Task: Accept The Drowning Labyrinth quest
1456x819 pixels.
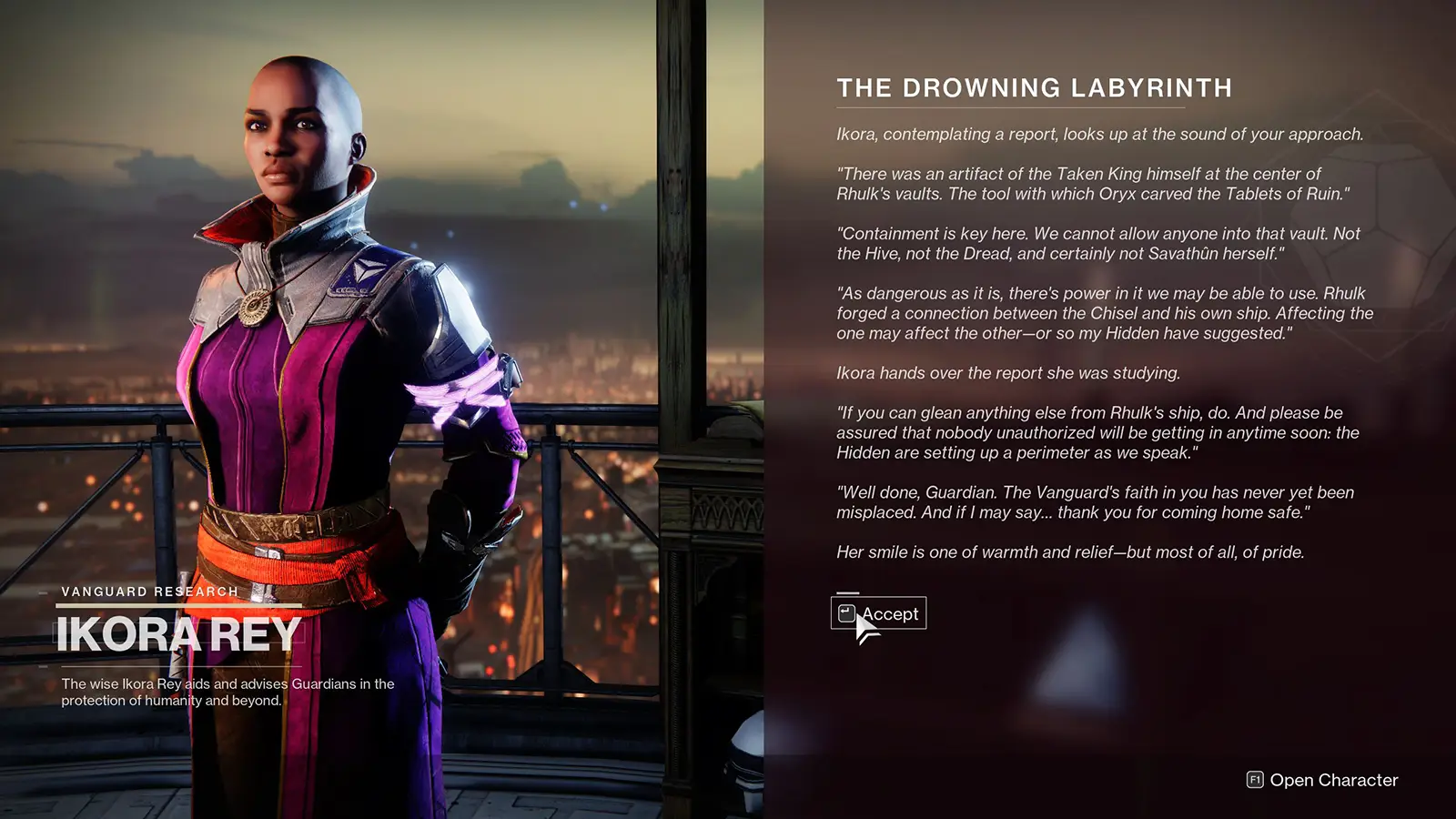Action: click(879, 613)
